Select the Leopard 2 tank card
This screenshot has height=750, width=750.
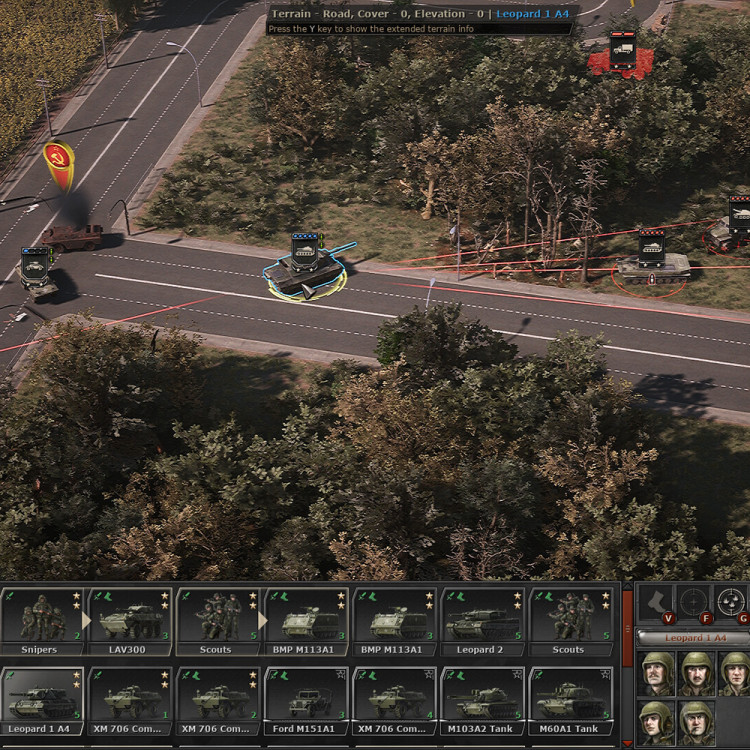click(482, 621)
